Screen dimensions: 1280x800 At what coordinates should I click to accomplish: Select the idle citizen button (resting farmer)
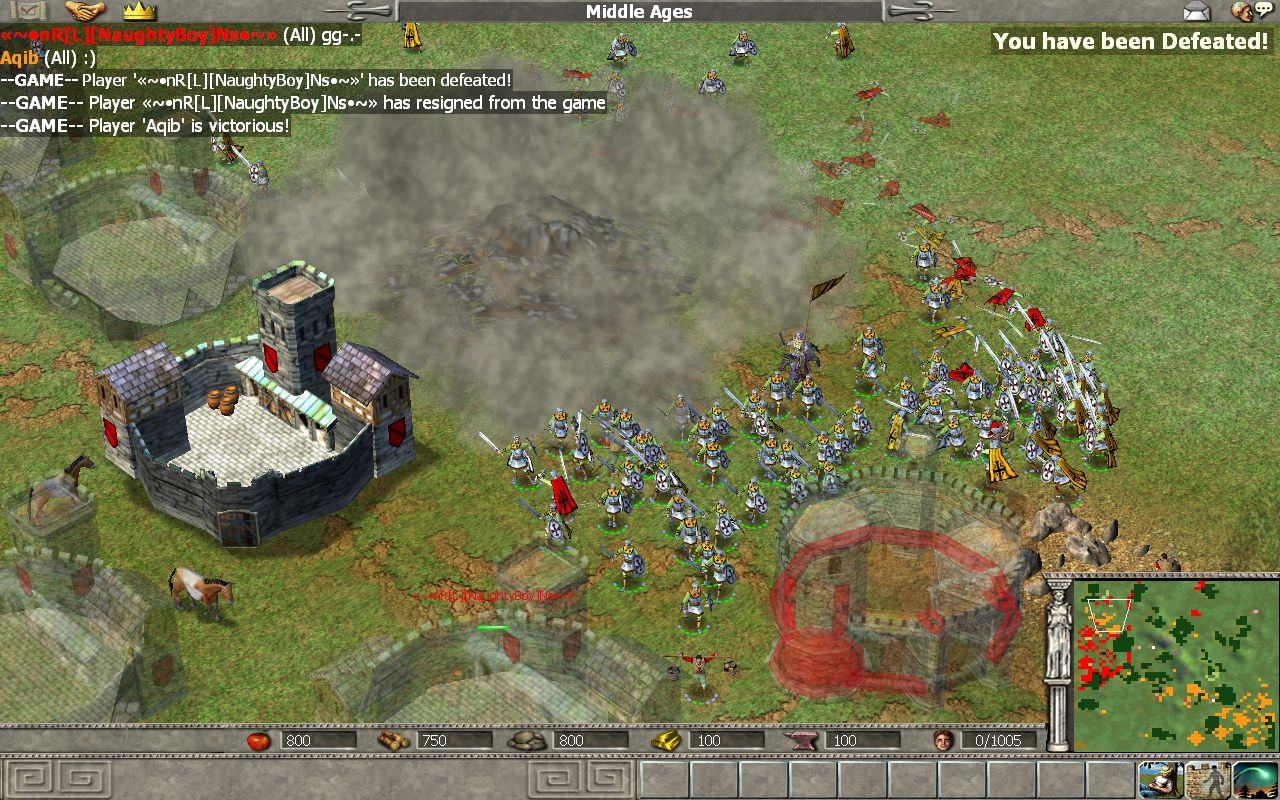tap(1160, 780)
